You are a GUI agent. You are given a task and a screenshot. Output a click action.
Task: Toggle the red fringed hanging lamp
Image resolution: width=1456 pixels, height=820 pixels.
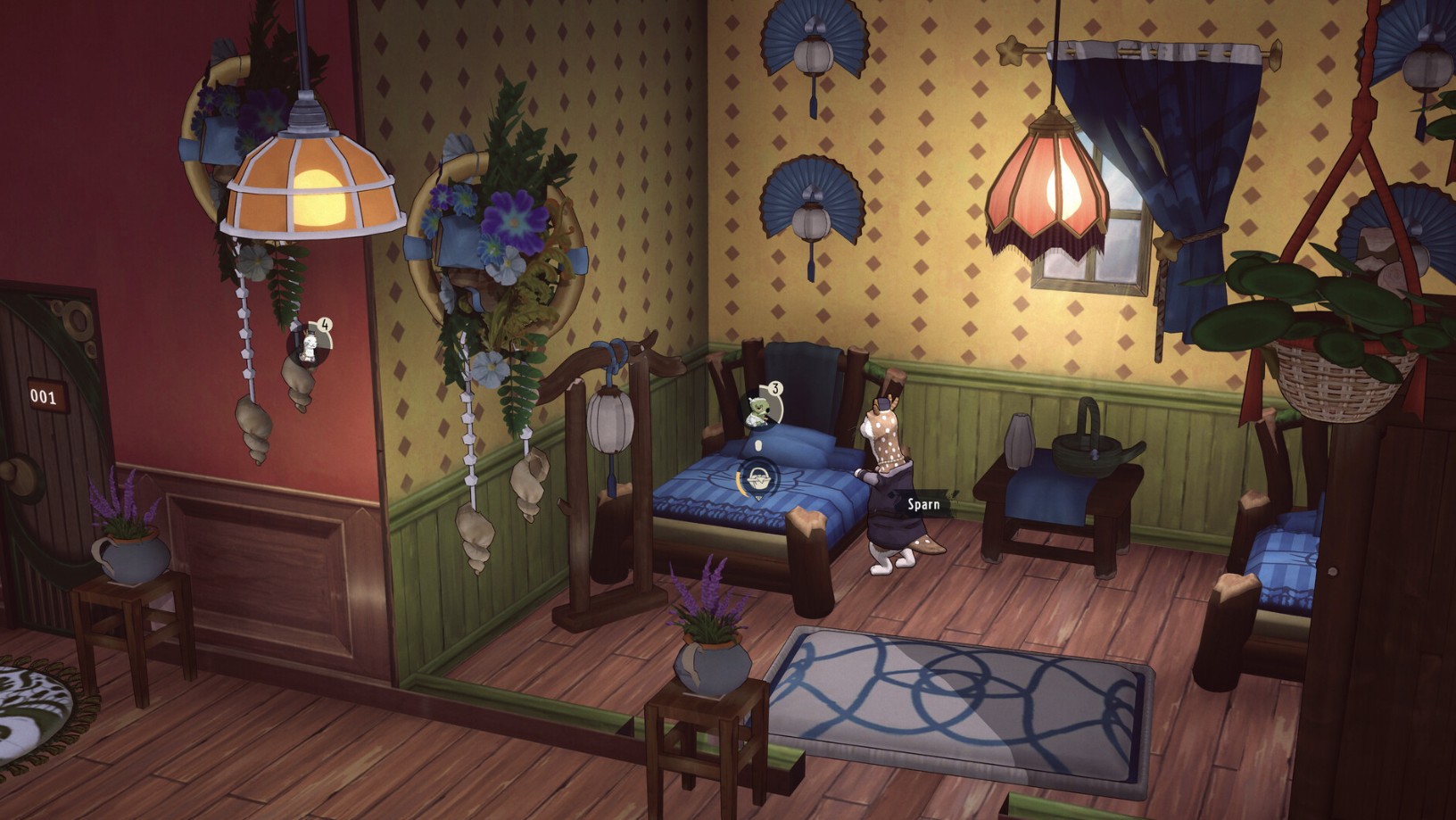tap(1047, 187)
